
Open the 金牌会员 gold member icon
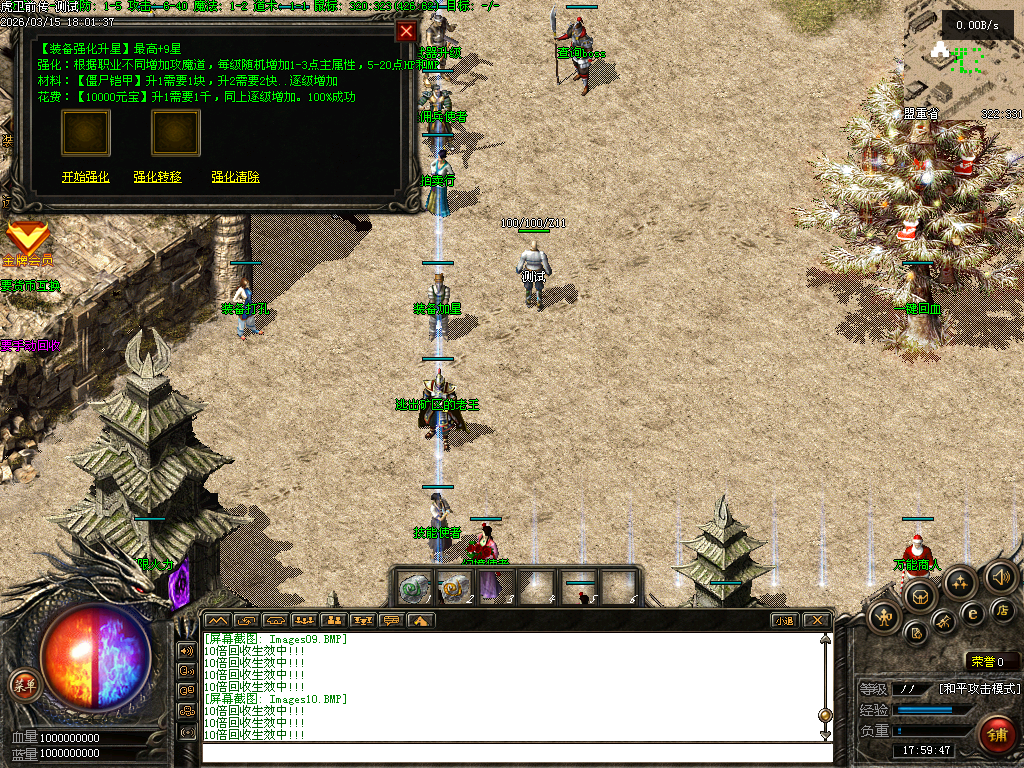pos(27,239)
